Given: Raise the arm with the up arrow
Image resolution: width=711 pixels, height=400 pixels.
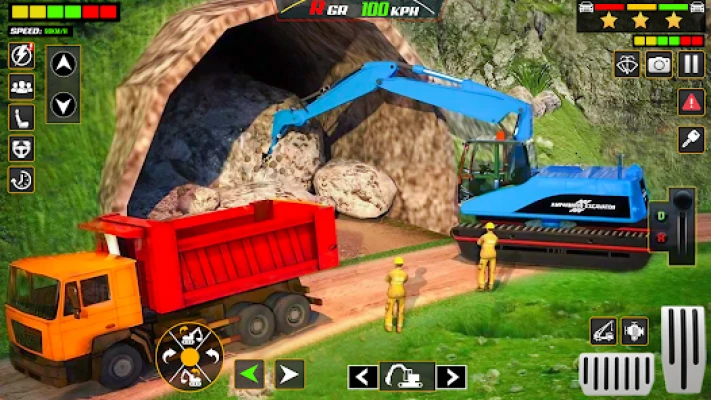Looking at the screenshot, I should point(63,65).
